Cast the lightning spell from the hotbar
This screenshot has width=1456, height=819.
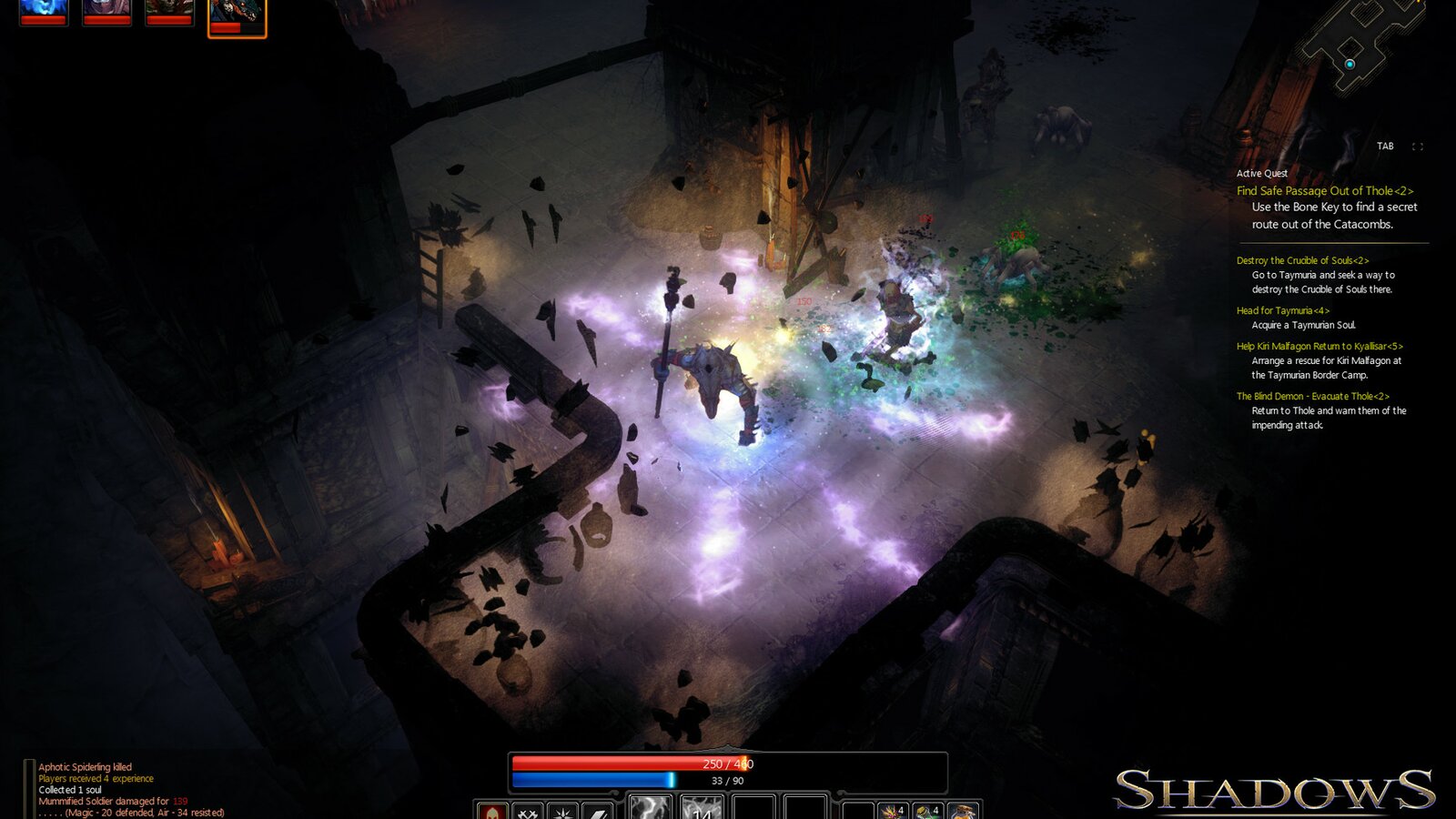(652, 808)
